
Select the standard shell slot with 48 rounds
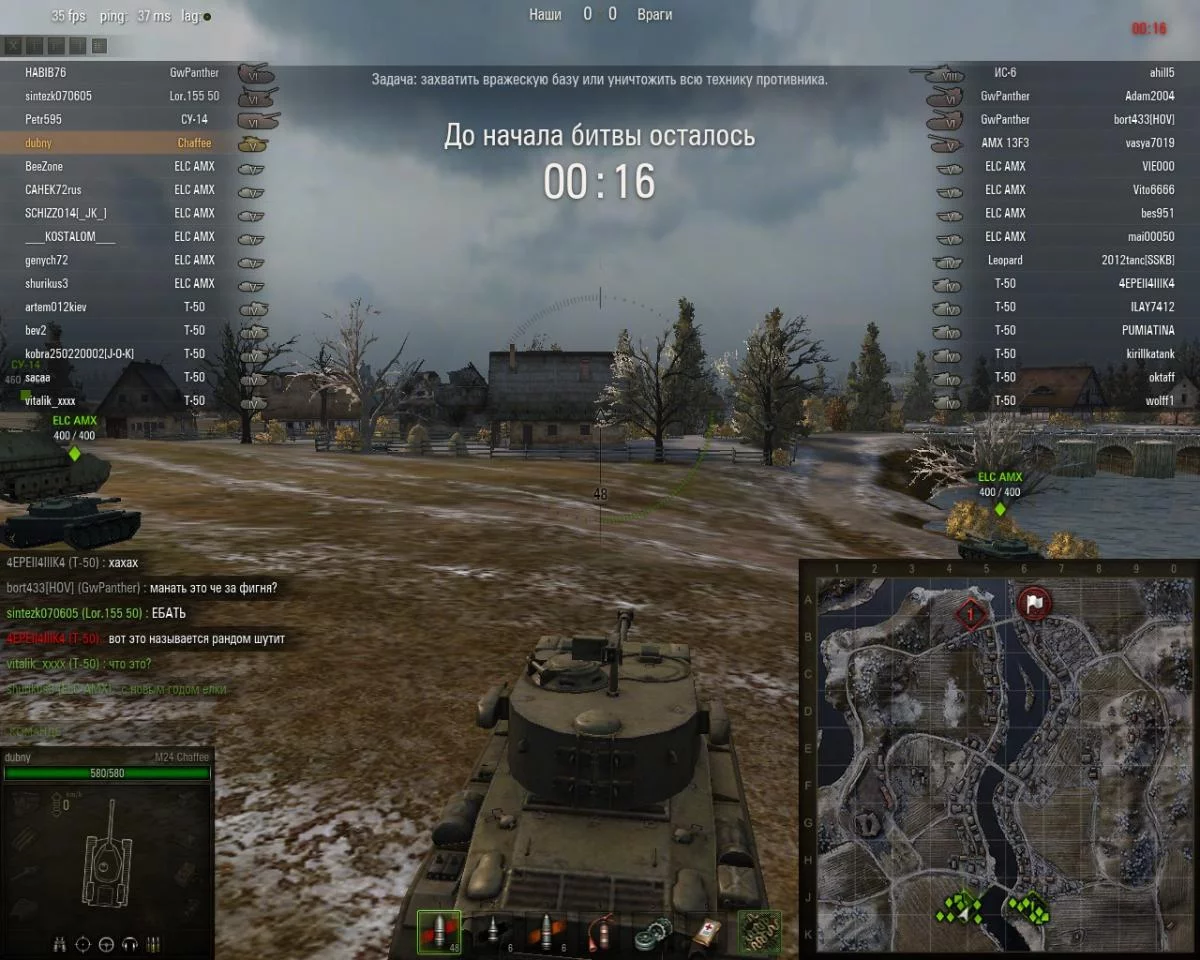click(438, 932)
